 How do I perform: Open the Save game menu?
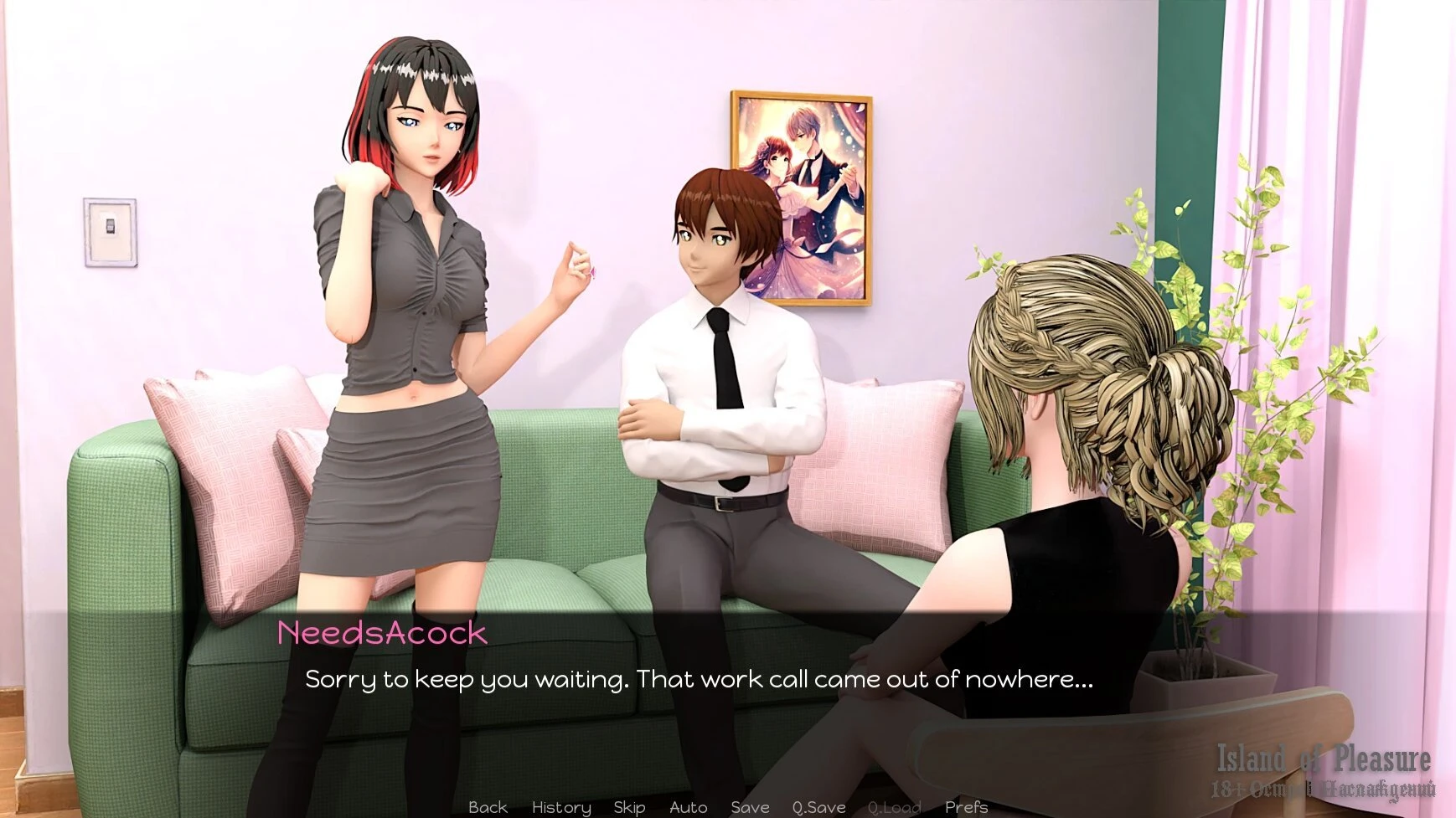point(750,807)
